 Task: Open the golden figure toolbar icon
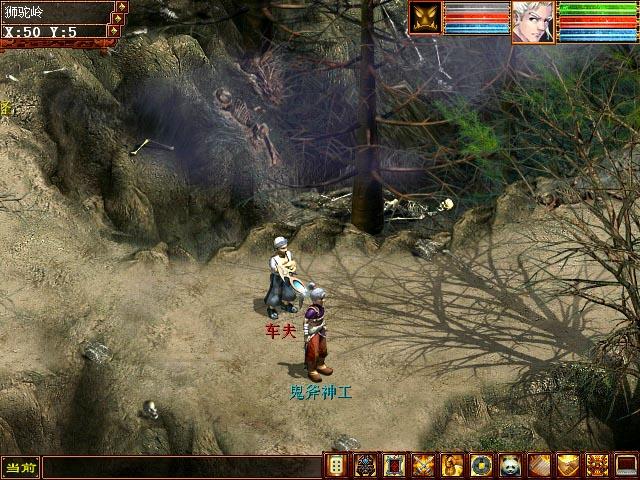click(453, 465)
